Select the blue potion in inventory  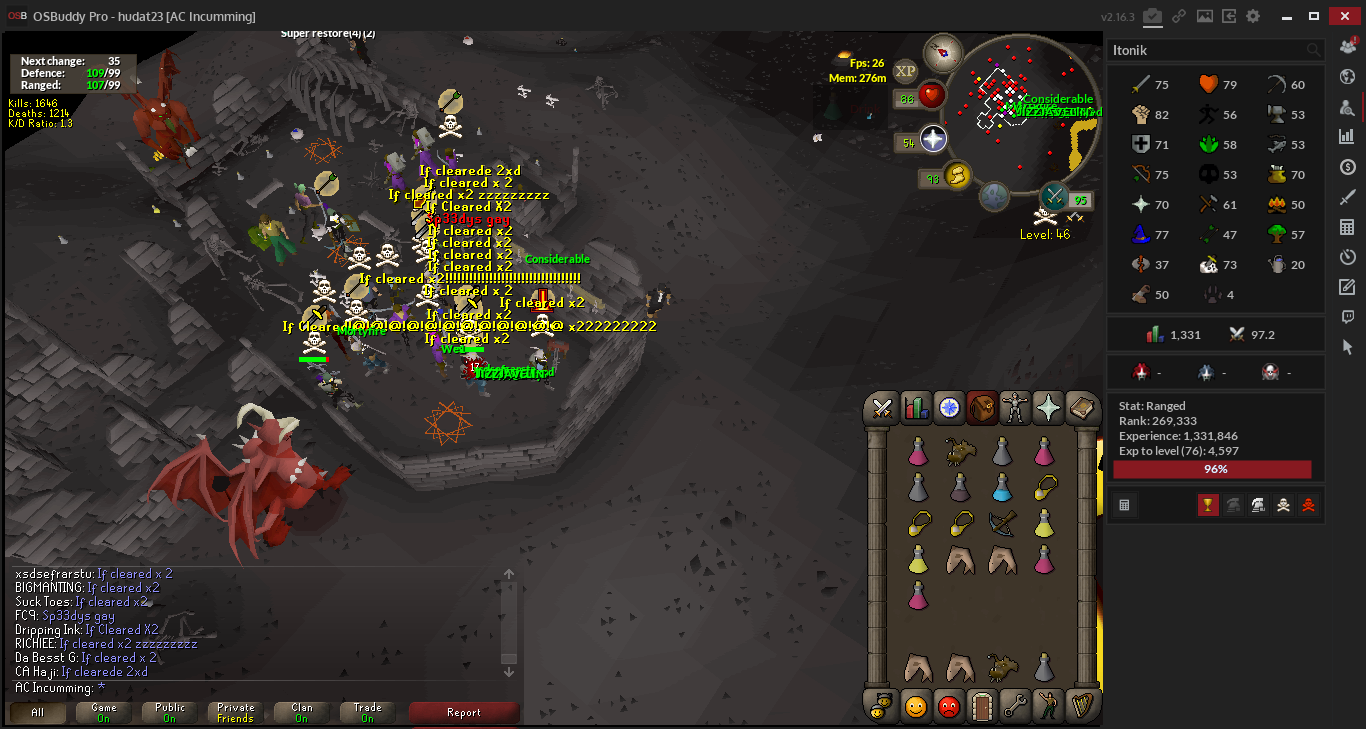(x=1002, y=488)
